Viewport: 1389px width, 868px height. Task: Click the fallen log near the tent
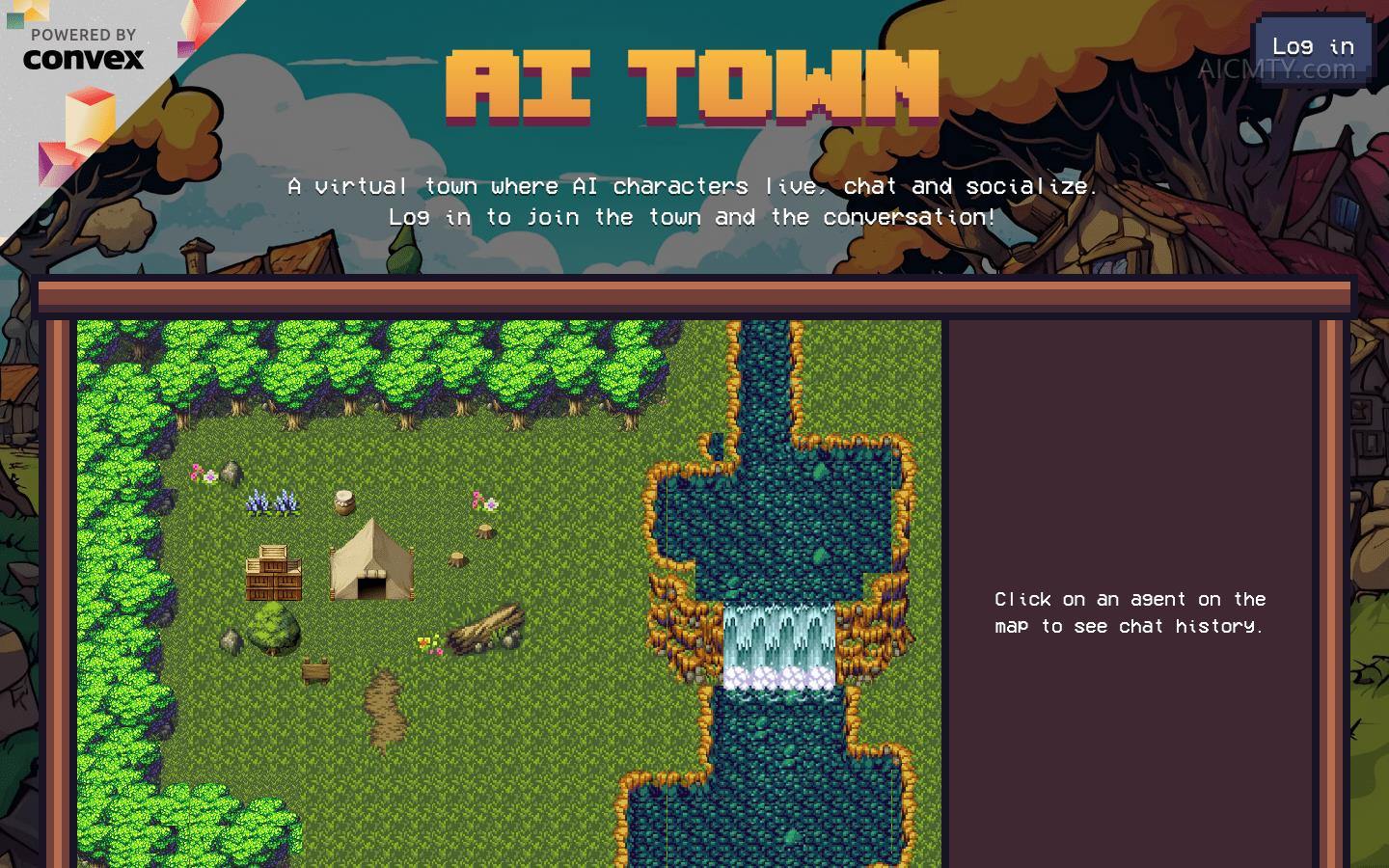(x=487, y=627)
